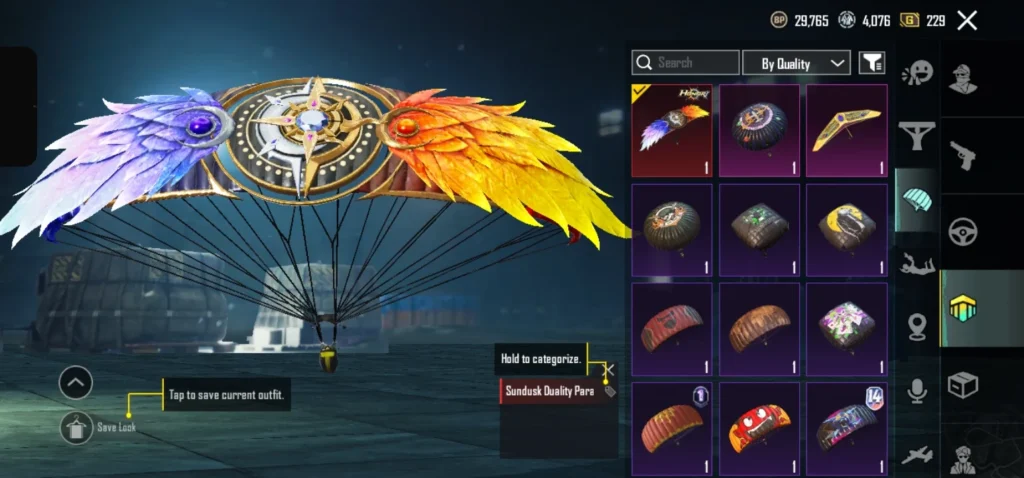Open the parachute category tab
Viewport: 1024px width, 478px height.
917,198
